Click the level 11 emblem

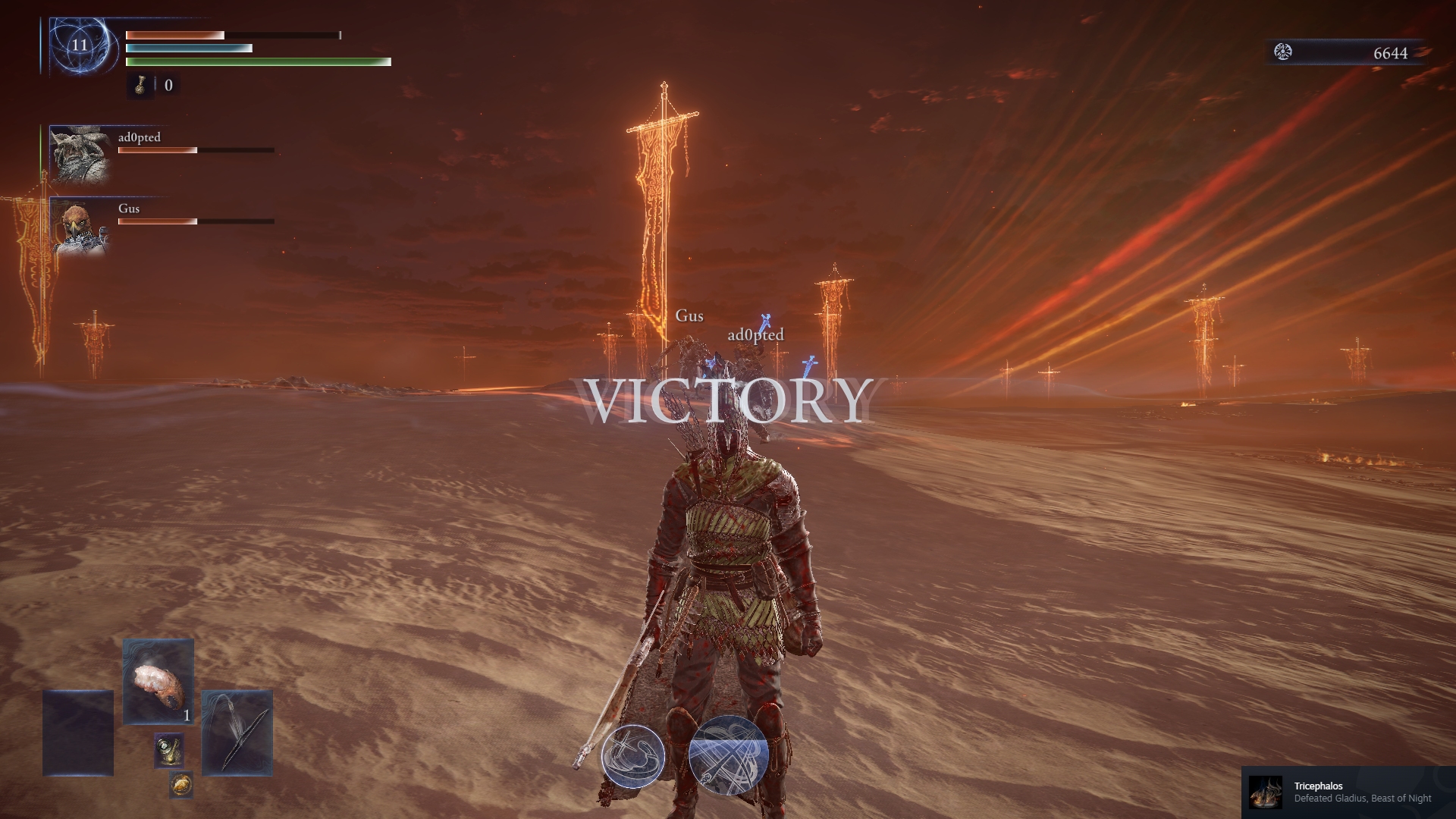pos(80,45)
